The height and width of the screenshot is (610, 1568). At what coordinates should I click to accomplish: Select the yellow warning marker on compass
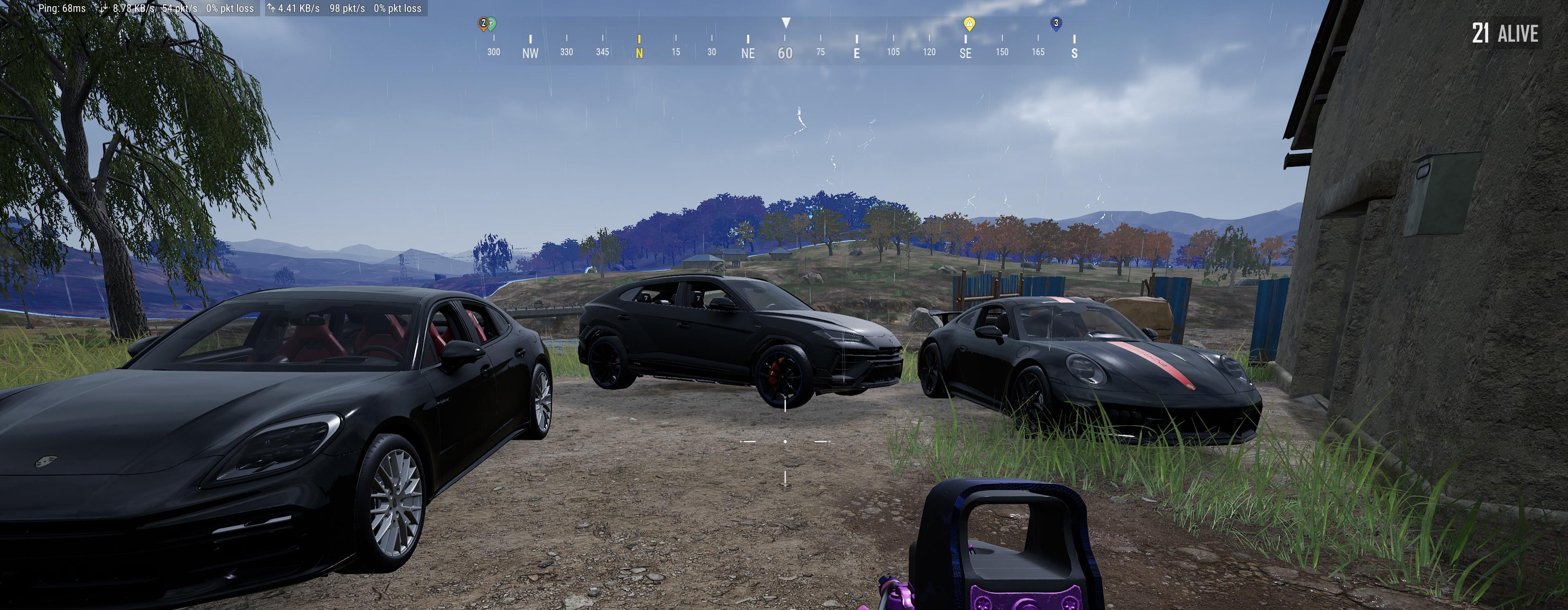tap(969, 24)
